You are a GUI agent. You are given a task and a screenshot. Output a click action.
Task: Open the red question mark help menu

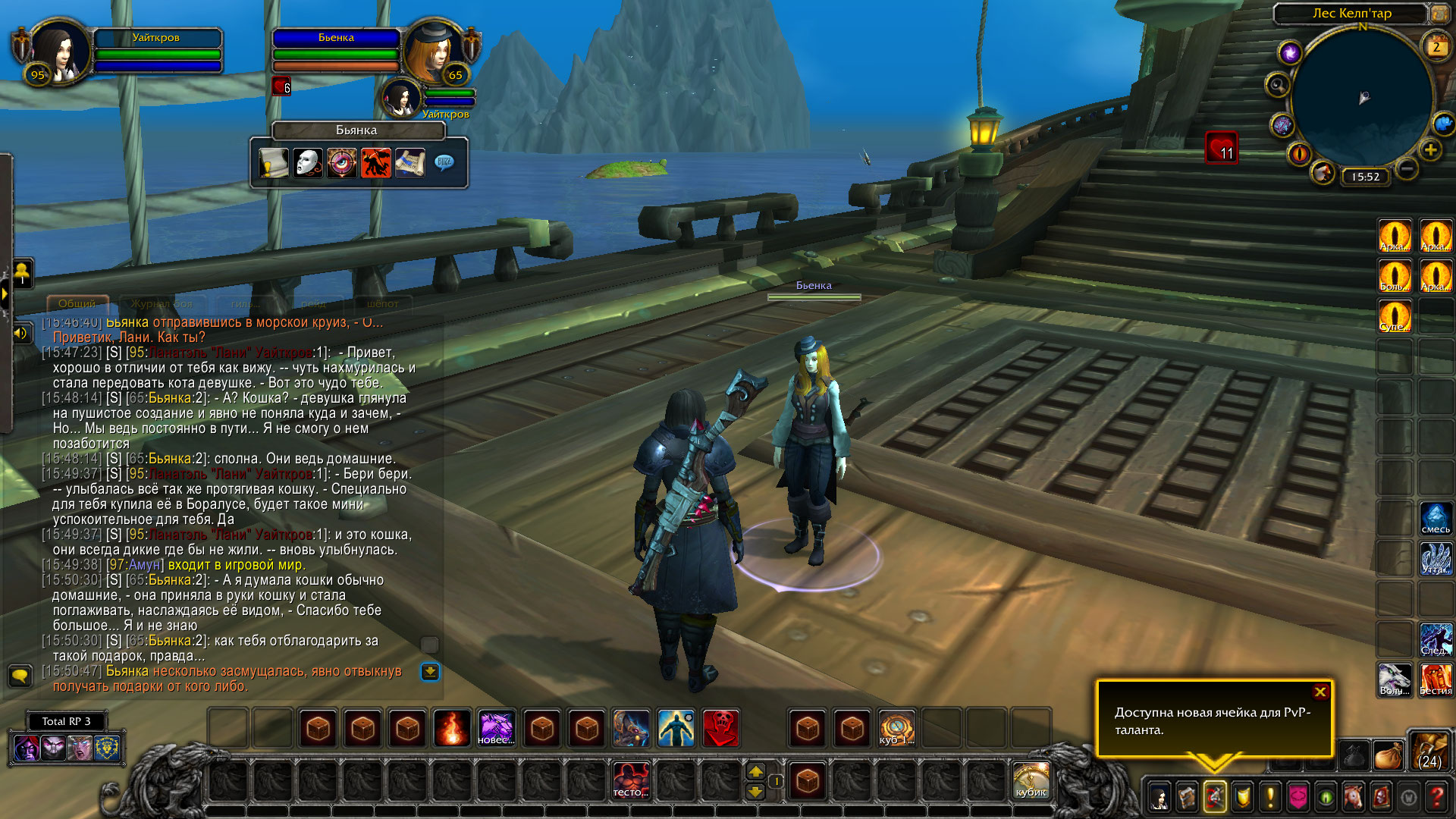click(1436, 797)
